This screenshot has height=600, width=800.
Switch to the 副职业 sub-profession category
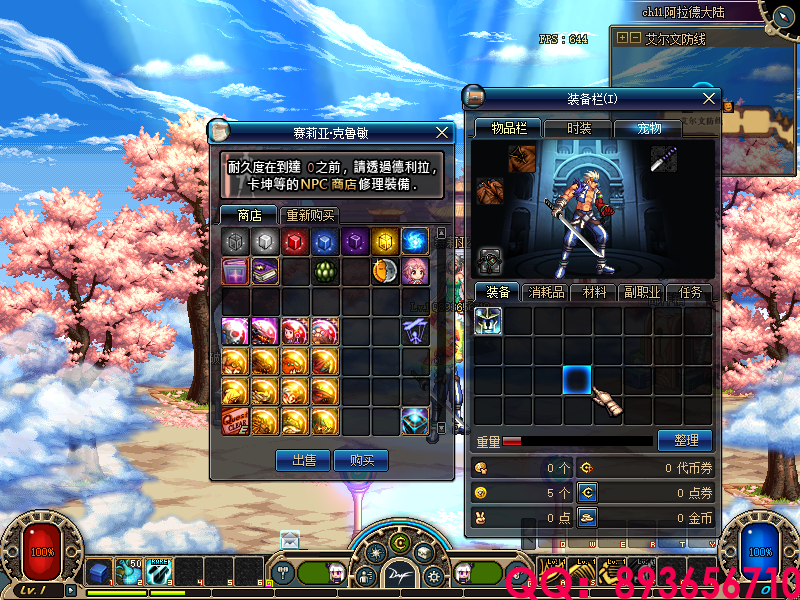click(643, 293)
